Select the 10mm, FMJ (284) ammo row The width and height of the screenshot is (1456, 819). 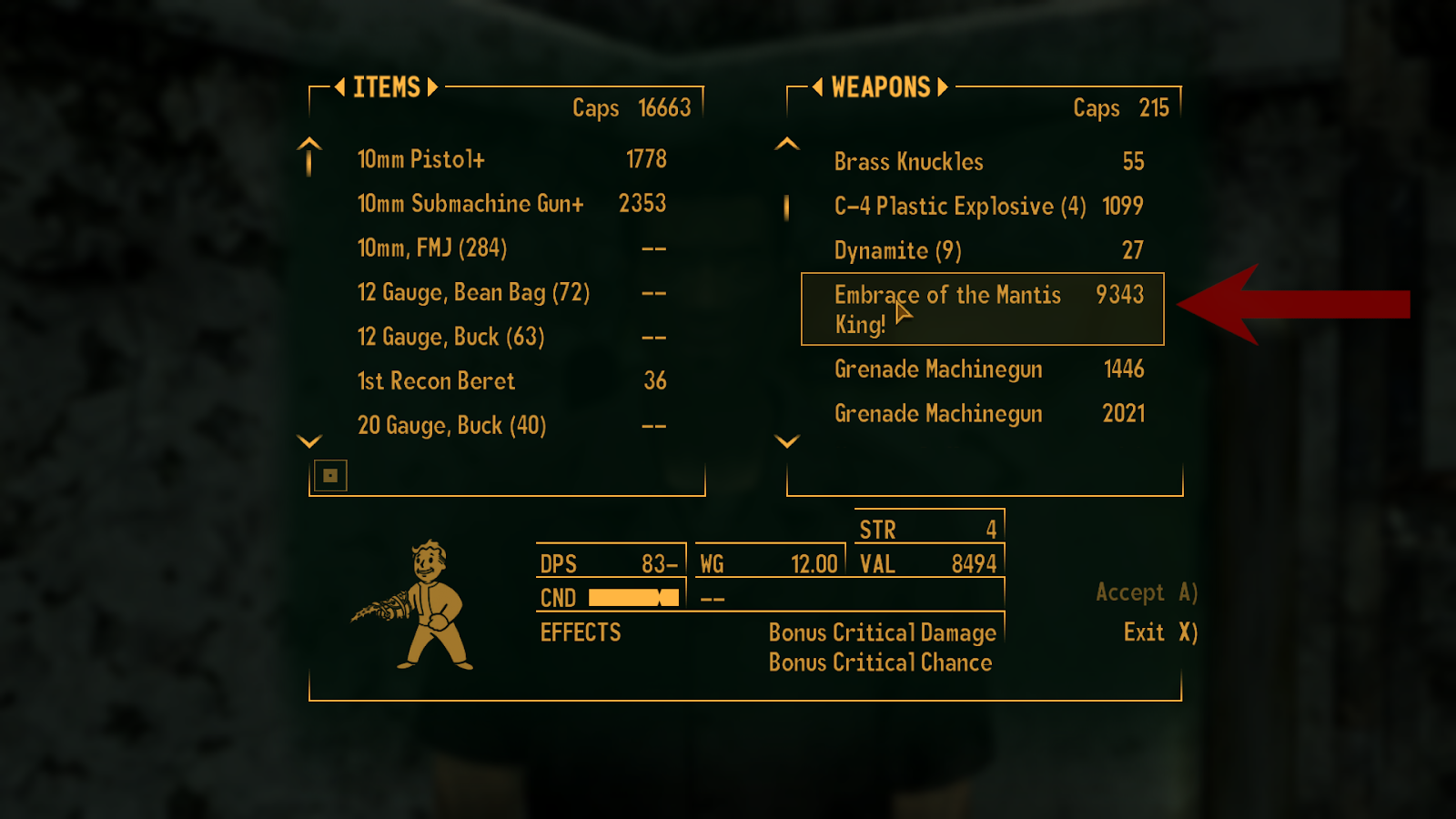click(510, 248)
